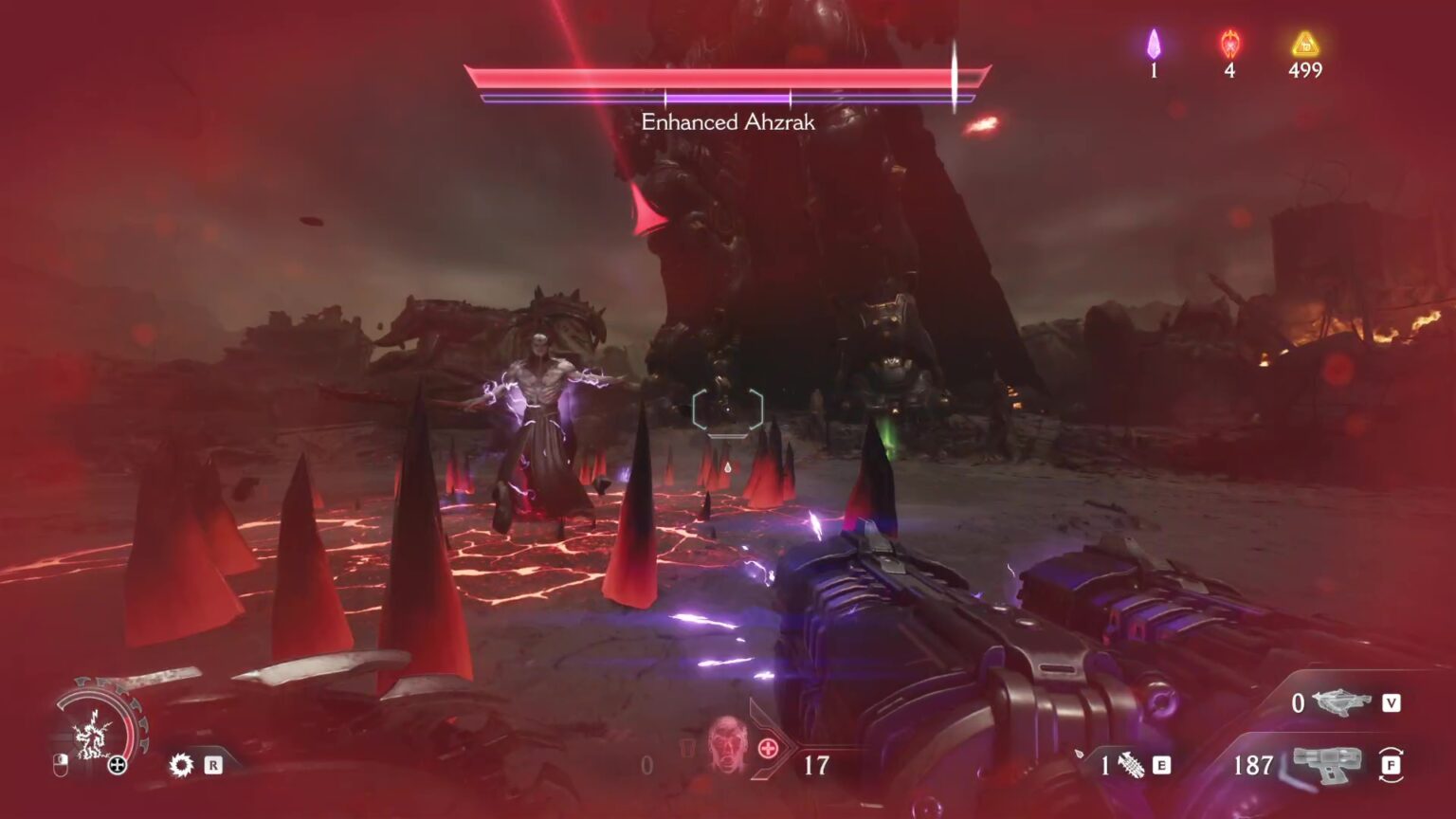Select the purple witchfire crystal icon

pos(1153,43)
